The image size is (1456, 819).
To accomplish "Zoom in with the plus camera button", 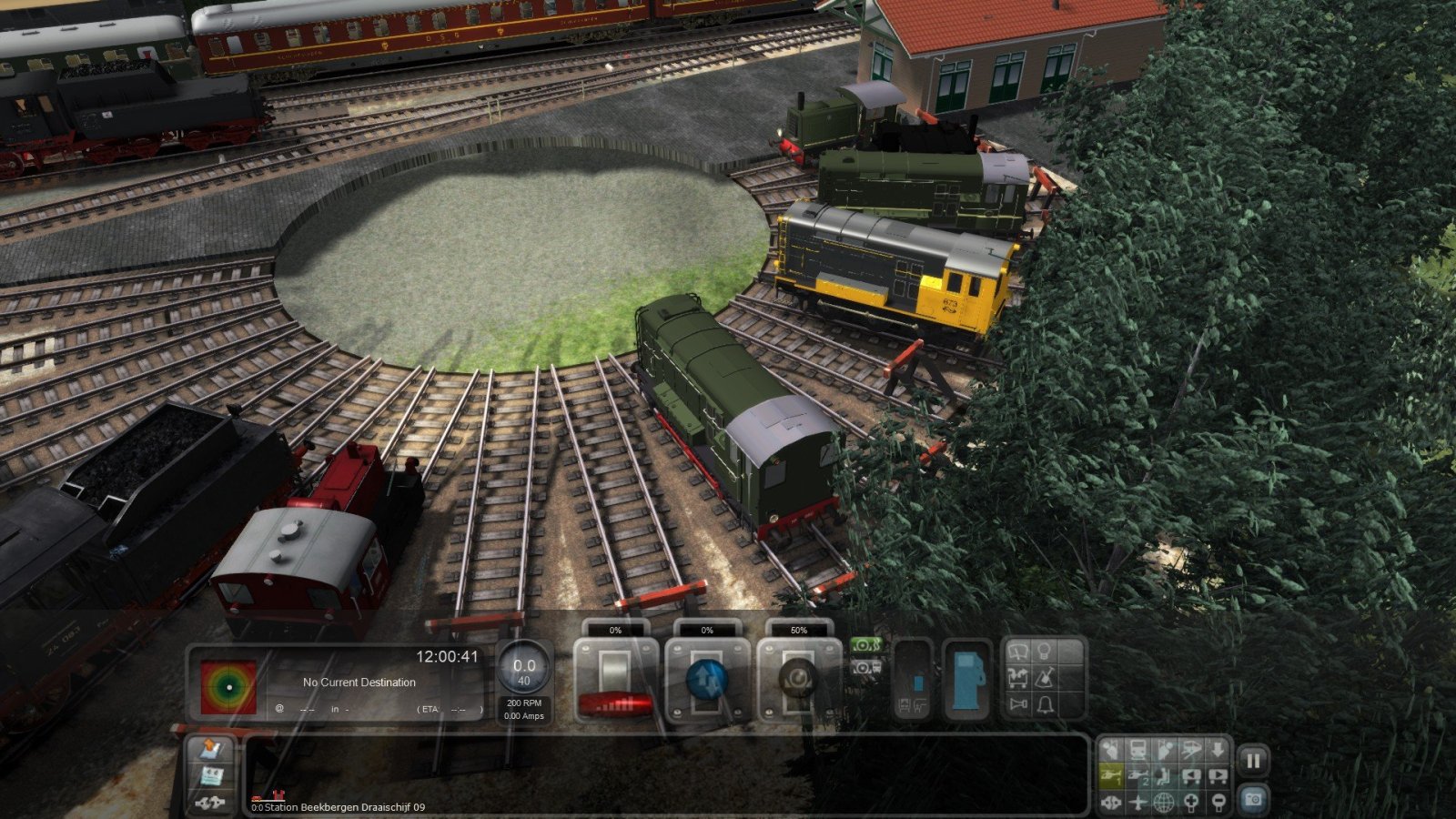I will coord(1191,803).
